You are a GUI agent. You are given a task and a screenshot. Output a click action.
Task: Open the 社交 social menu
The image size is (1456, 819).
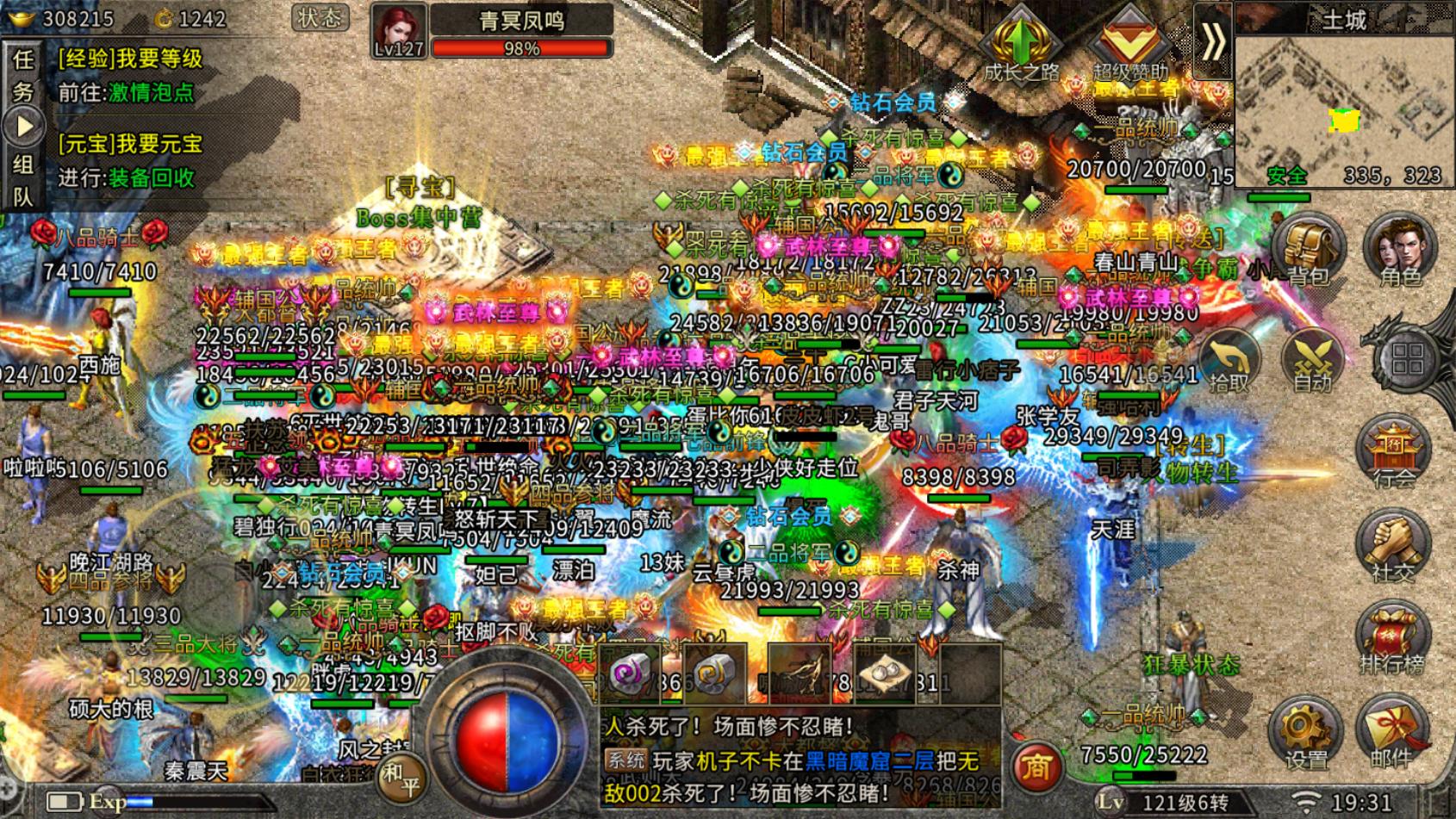[x=1392, y=549]
